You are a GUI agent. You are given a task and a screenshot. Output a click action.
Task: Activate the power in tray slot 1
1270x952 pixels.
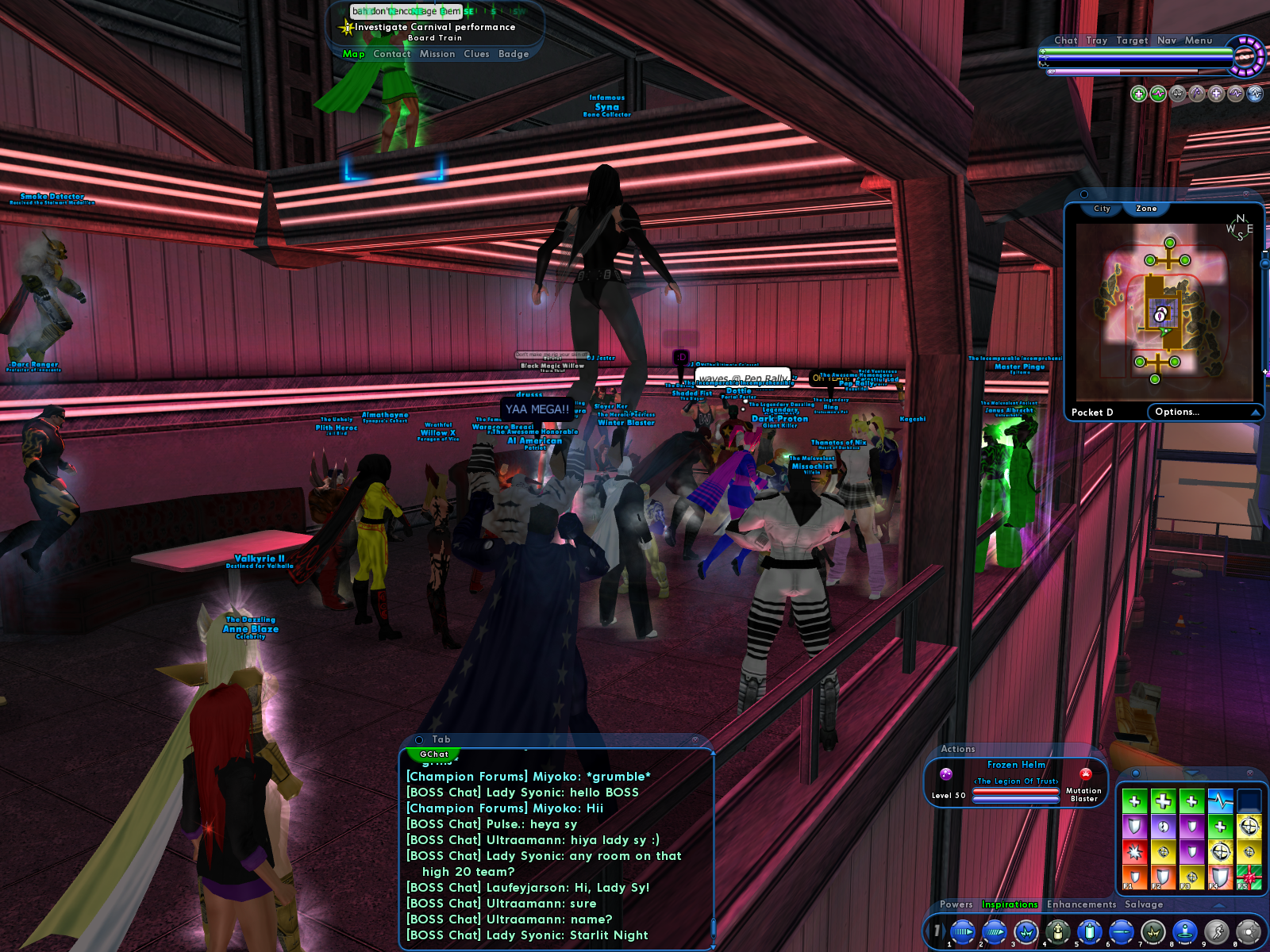[x=962, y=931]
